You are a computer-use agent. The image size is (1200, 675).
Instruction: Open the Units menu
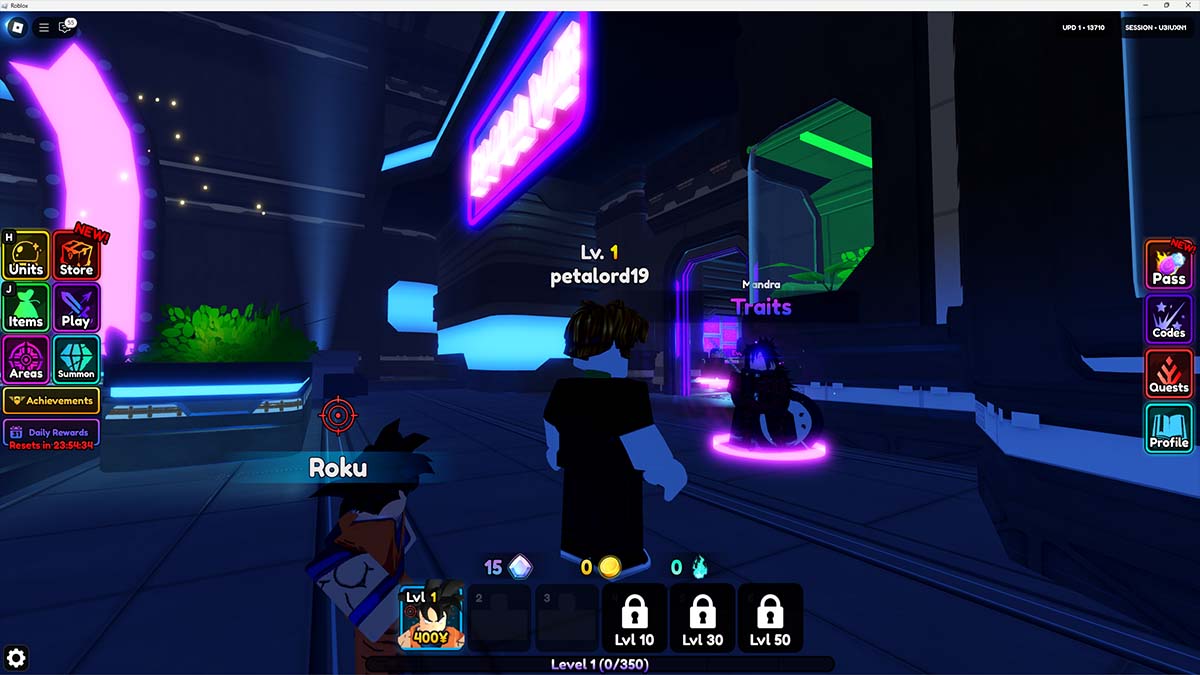pos(26,256)
